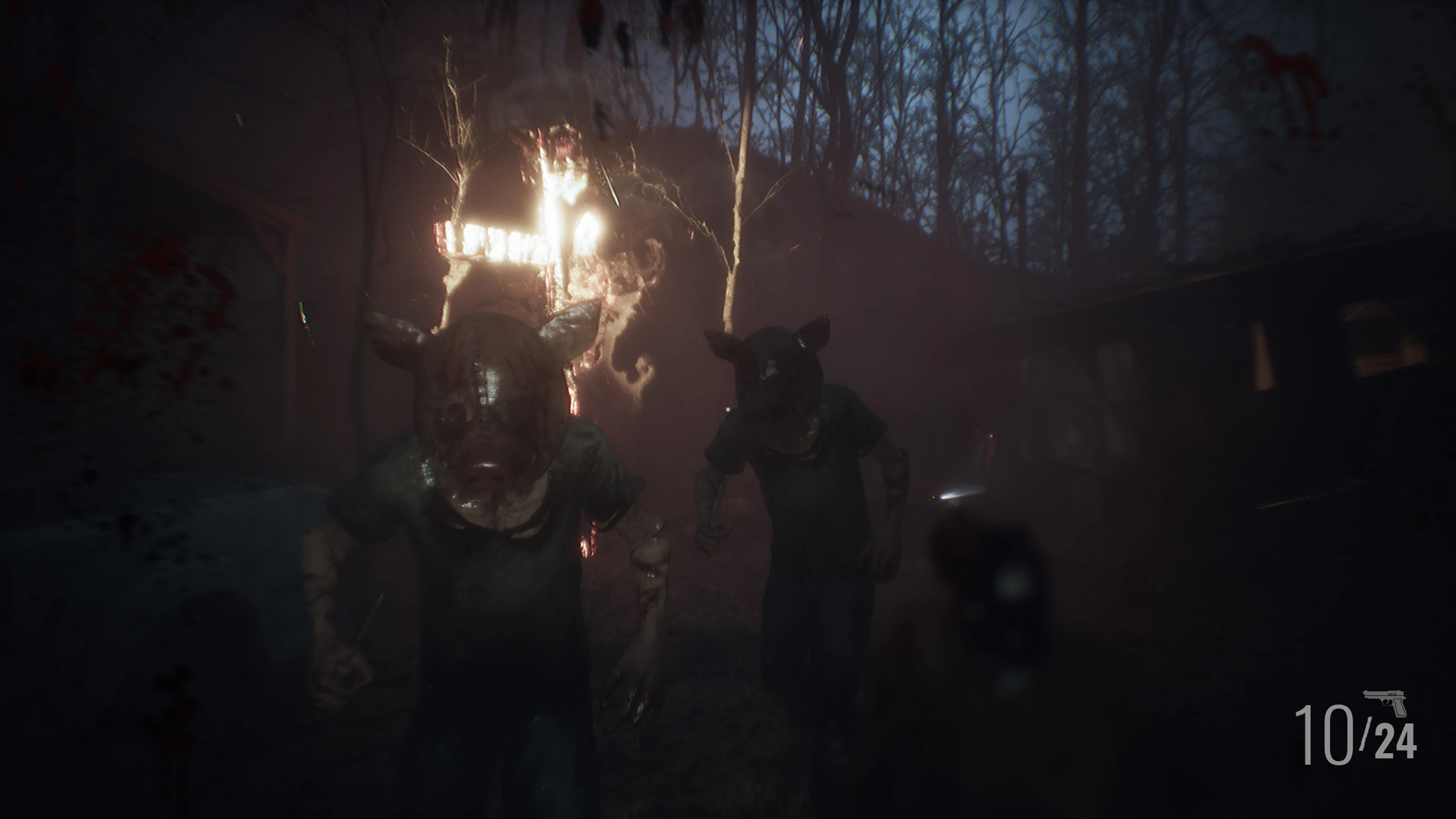This screenshot has height=819, width=1456.
Task: Click the slash between ammo numbers
Action: pos(1365,735)
